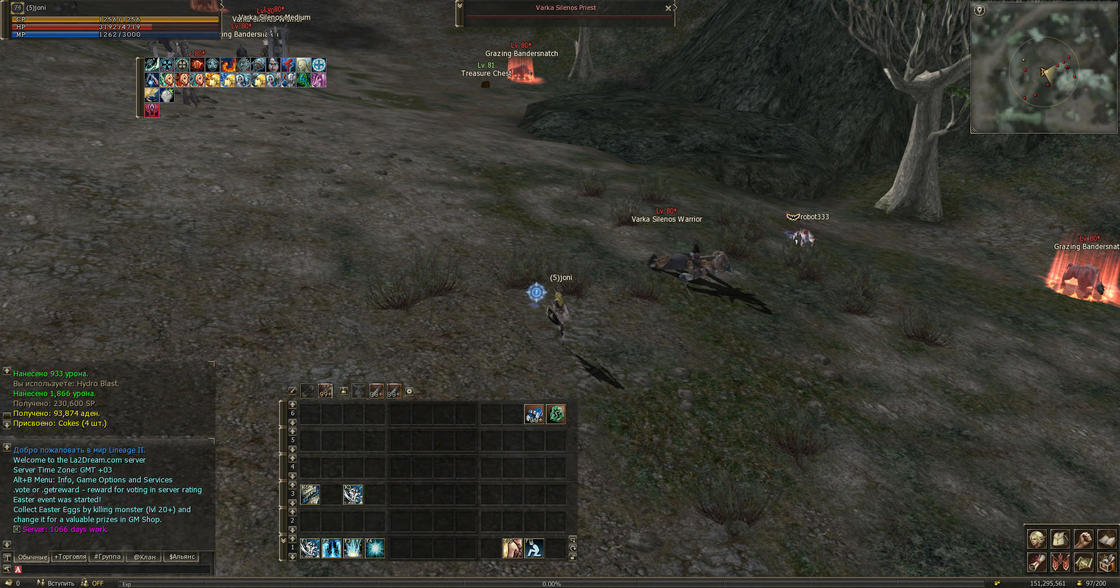Close the Varka Silenos Priest target window
Screen dimensions: 1120x588
[668, 8]
